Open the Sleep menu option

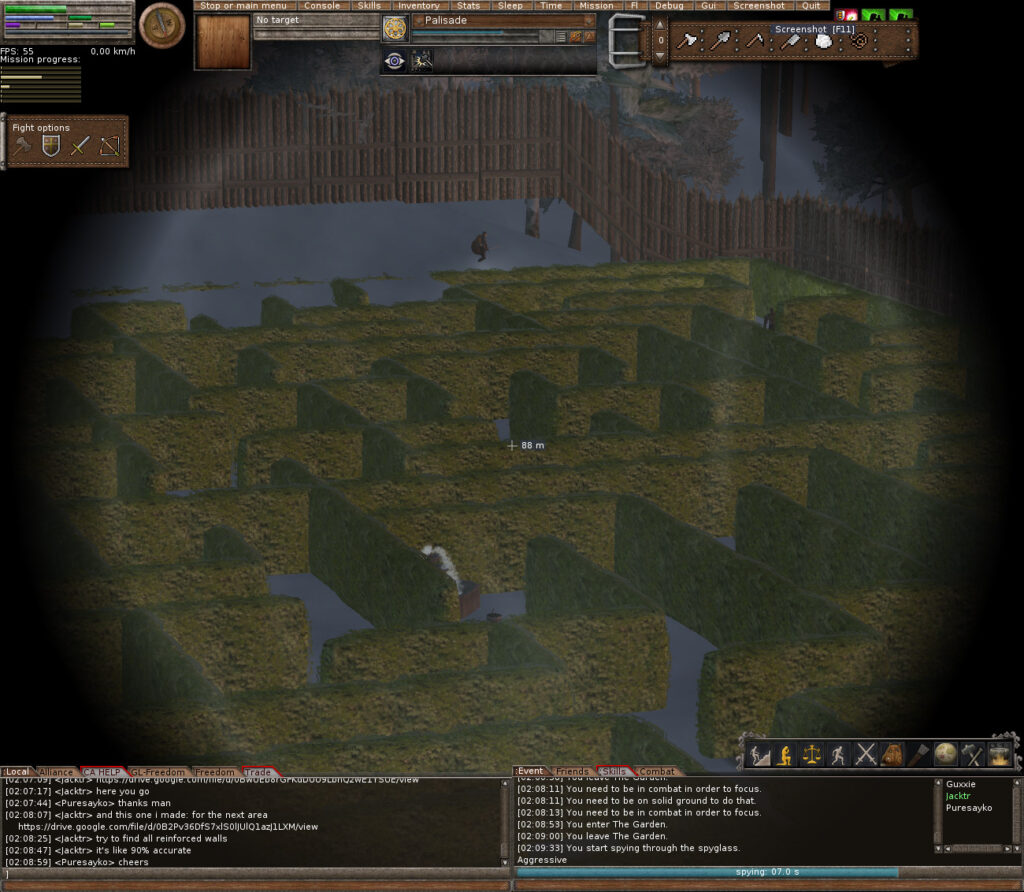[510, 6]
